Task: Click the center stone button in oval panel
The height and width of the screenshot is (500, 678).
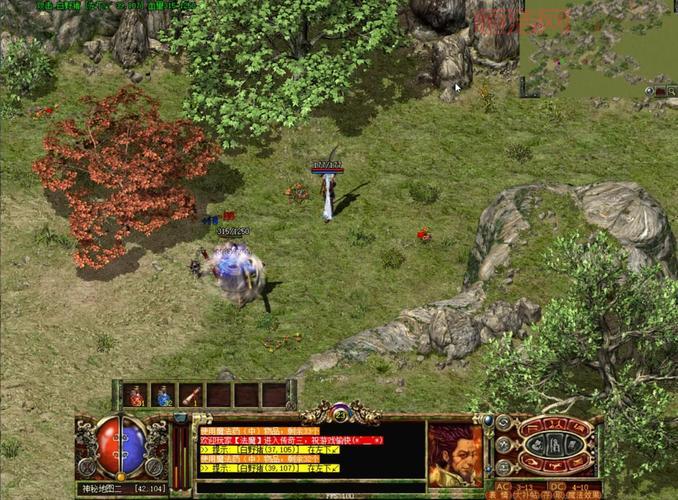Action: tap(557, 444)
